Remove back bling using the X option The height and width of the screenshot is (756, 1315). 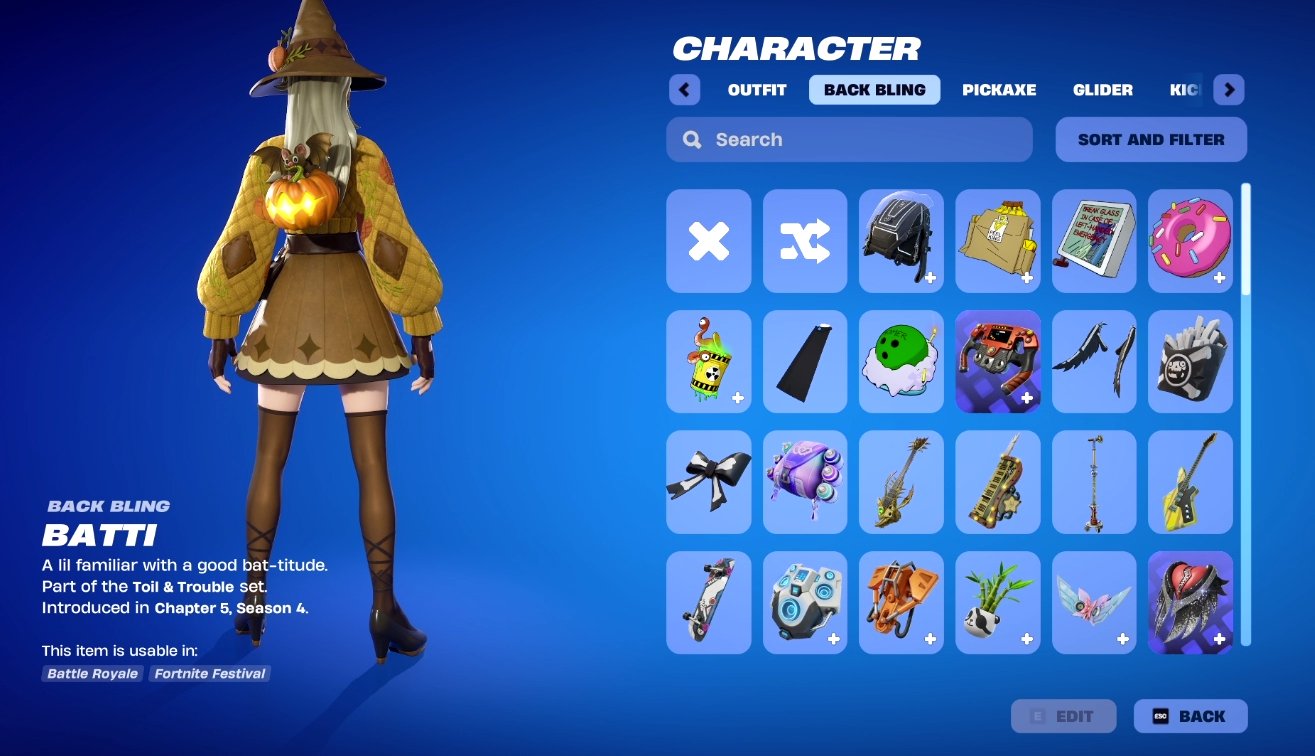click(x=708, y=241)
